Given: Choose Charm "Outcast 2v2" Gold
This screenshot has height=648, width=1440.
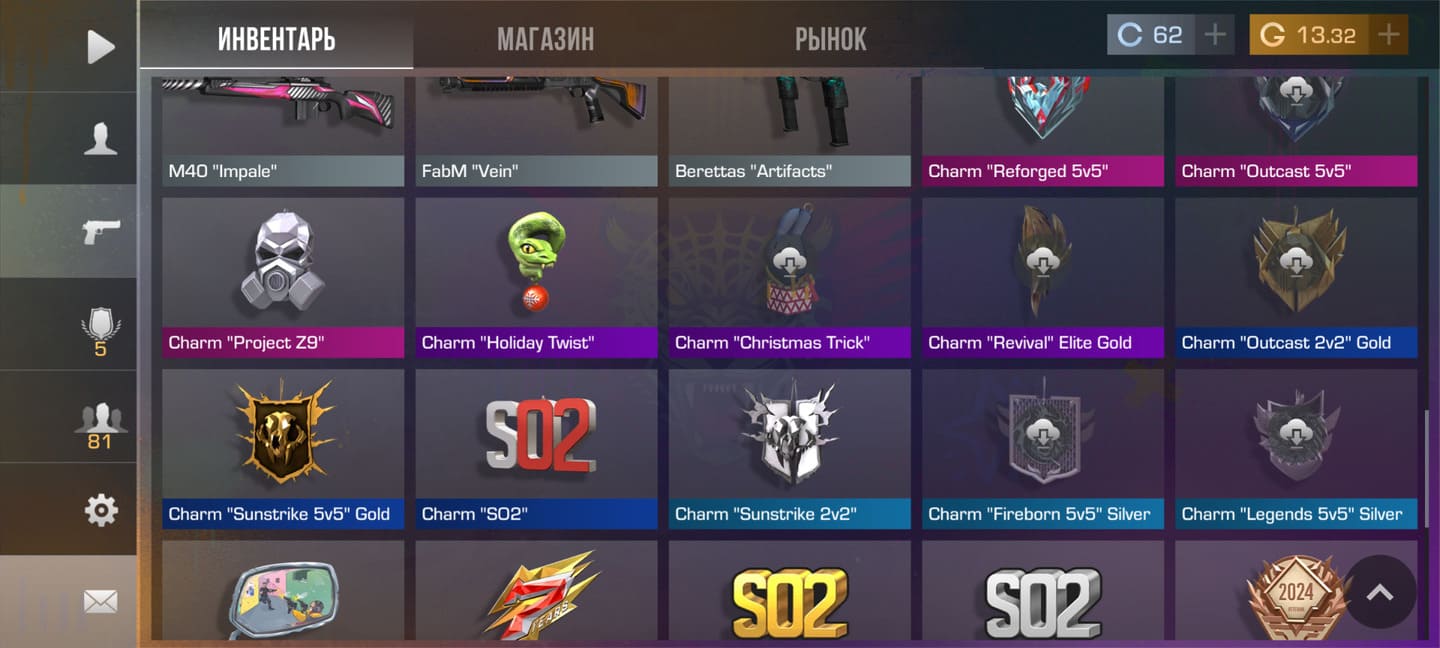Looking at the screenshot, I should click(1296, 277).
